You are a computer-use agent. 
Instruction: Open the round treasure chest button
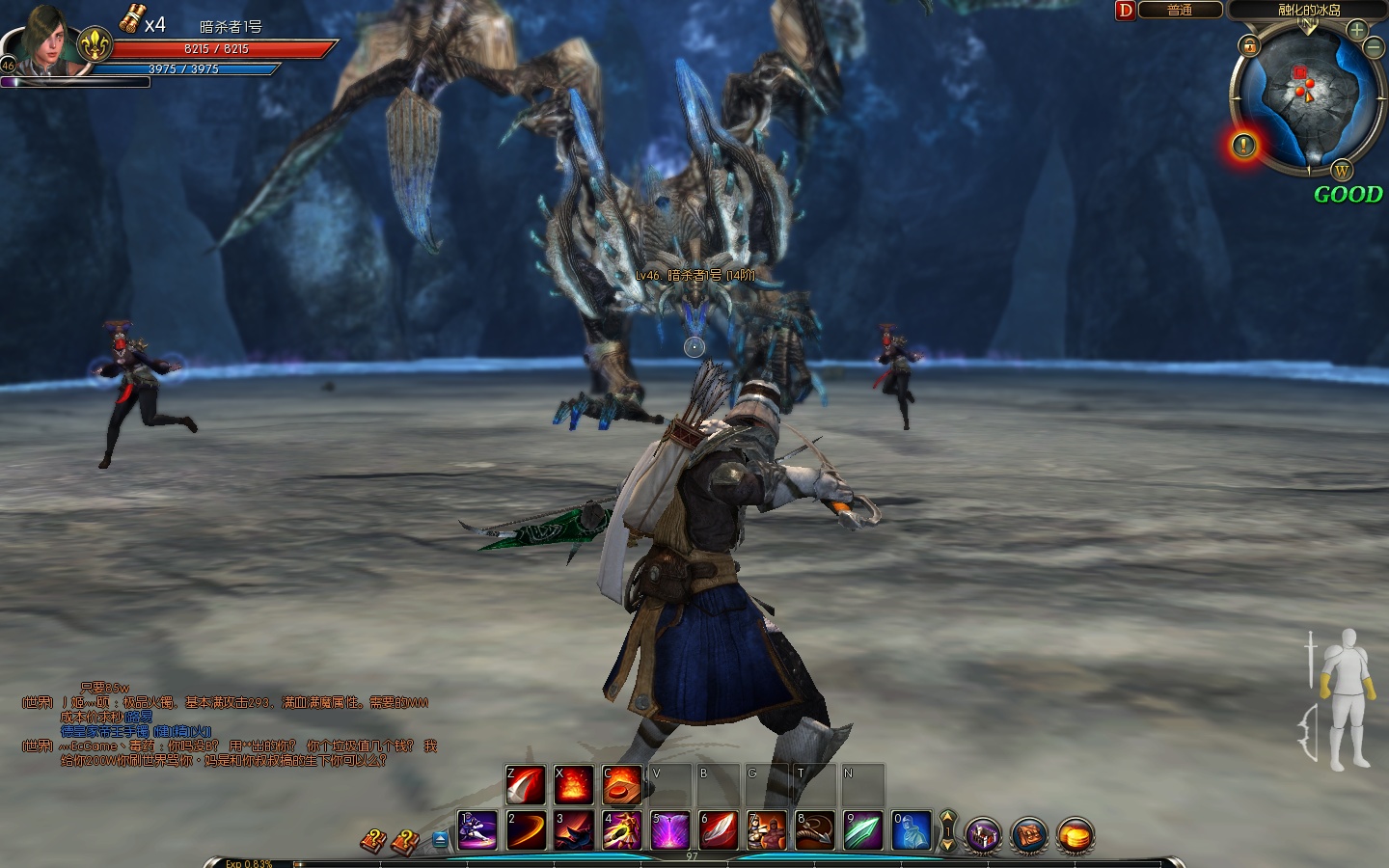[x=983, y=835]
